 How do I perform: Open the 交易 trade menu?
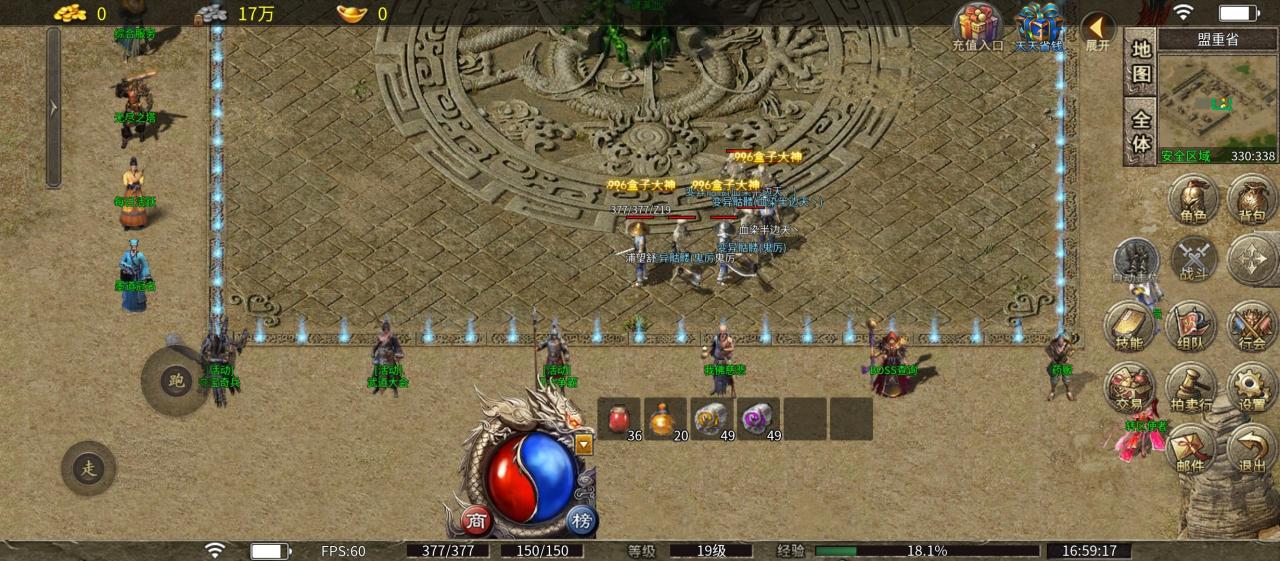coord(1129,388)
